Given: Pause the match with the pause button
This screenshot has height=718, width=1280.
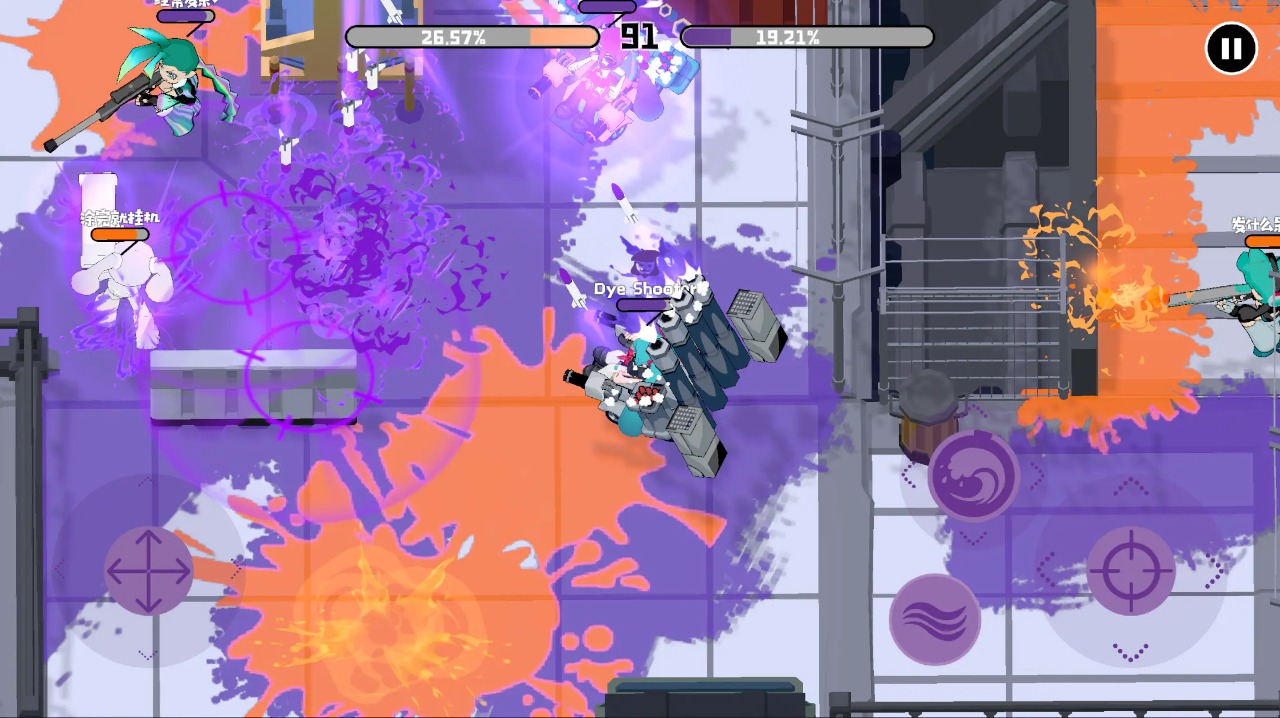Looking at the screenshot, I should [x=1231, y=48].
